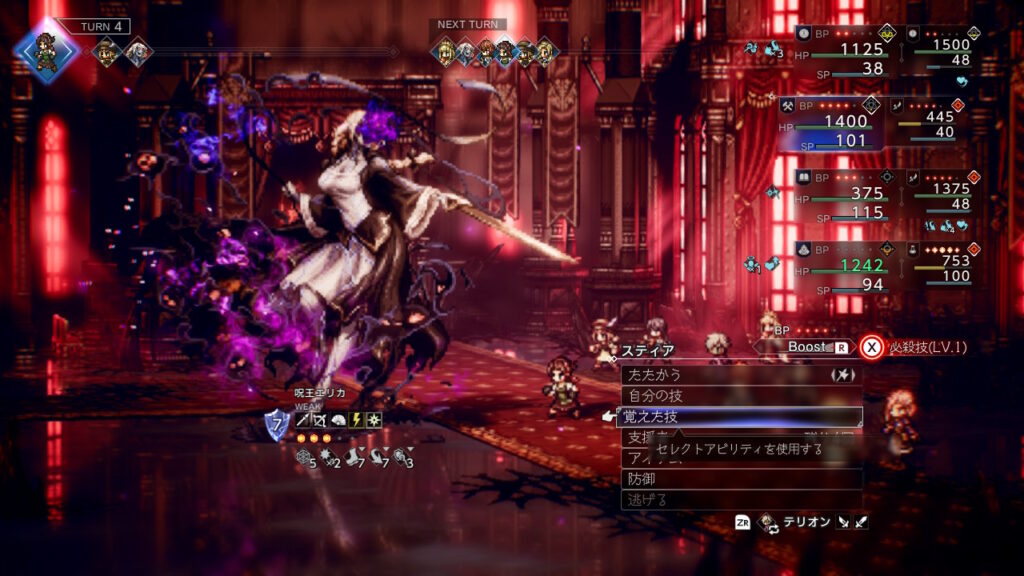Click the lightning bolt weakness icon
Image resolution: width=1024 pixels, height=576 pixels.
(356, 420)
